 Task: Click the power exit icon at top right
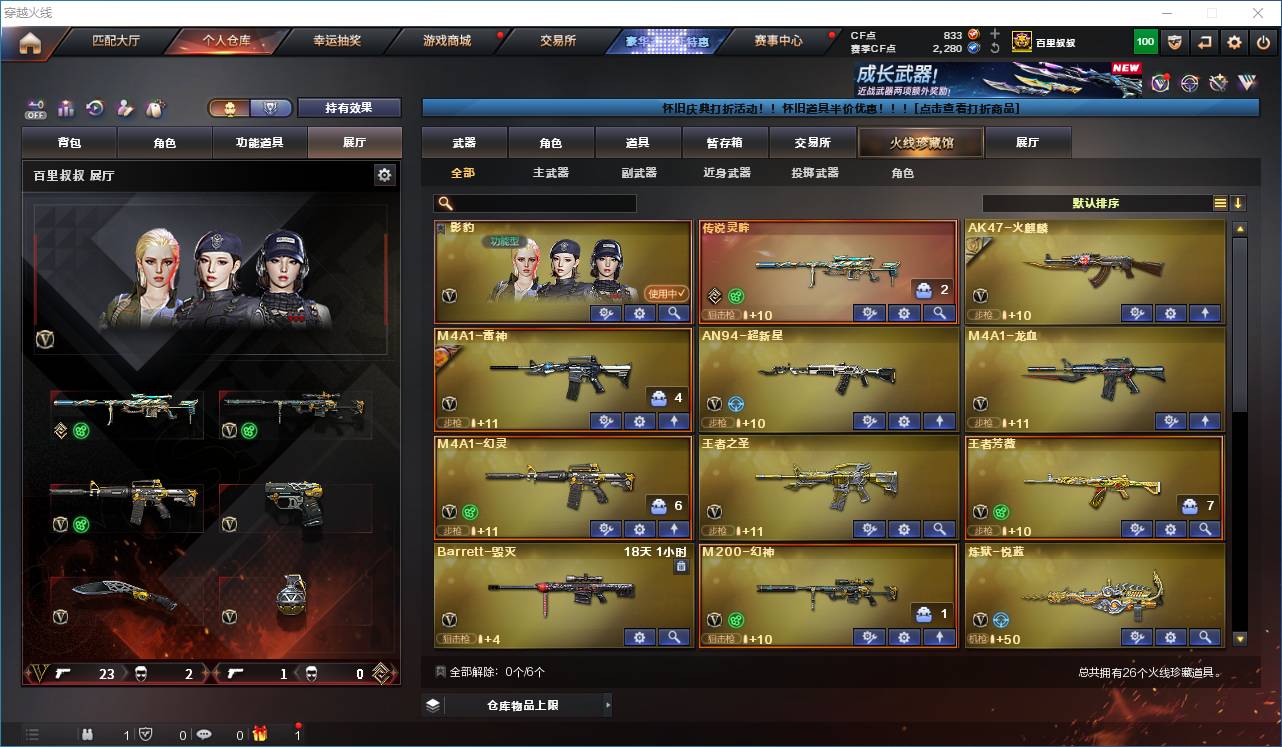point(1261,42)
